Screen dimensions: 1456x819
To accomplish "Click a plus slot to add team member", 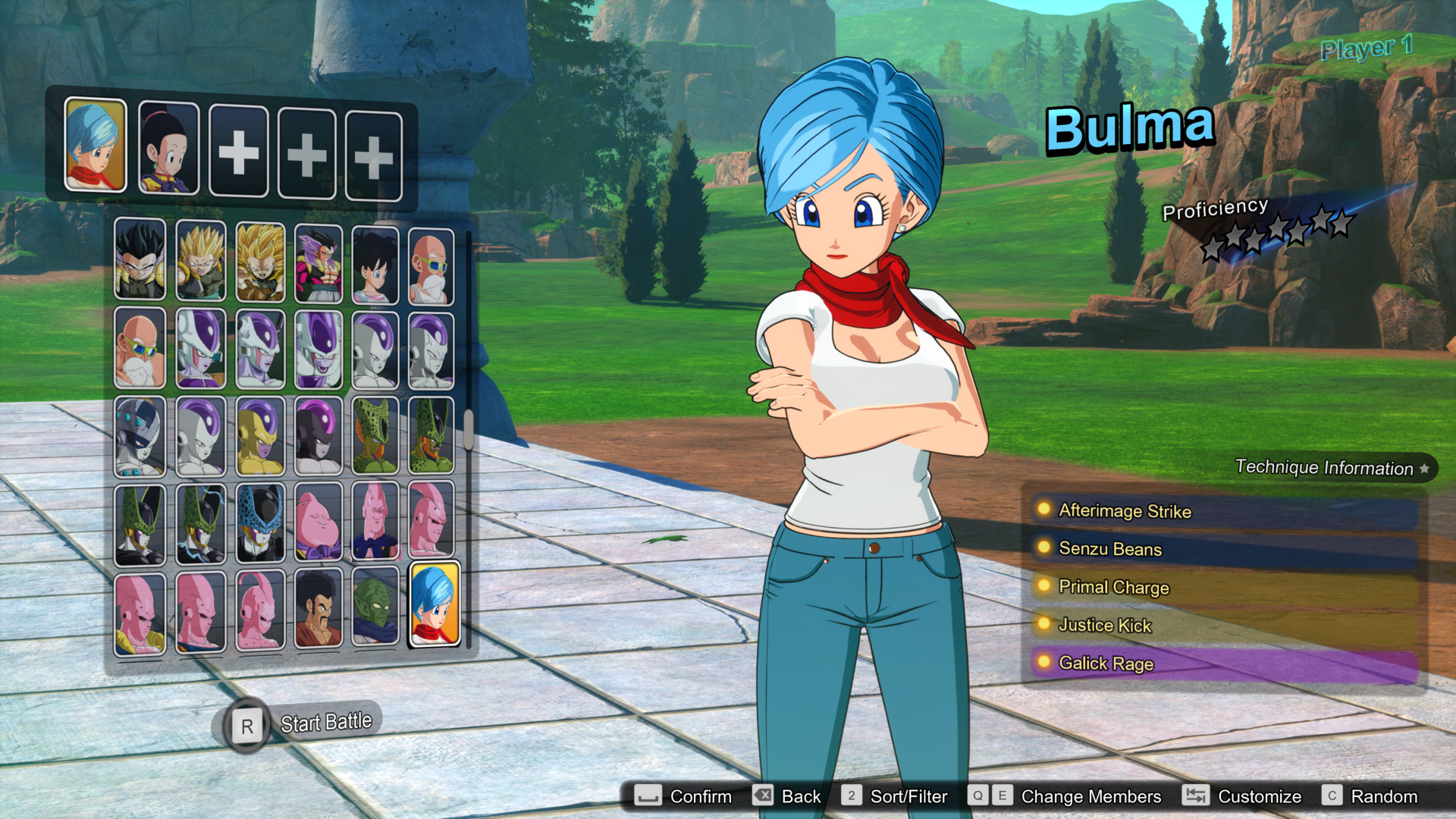I will pos(237,149).
